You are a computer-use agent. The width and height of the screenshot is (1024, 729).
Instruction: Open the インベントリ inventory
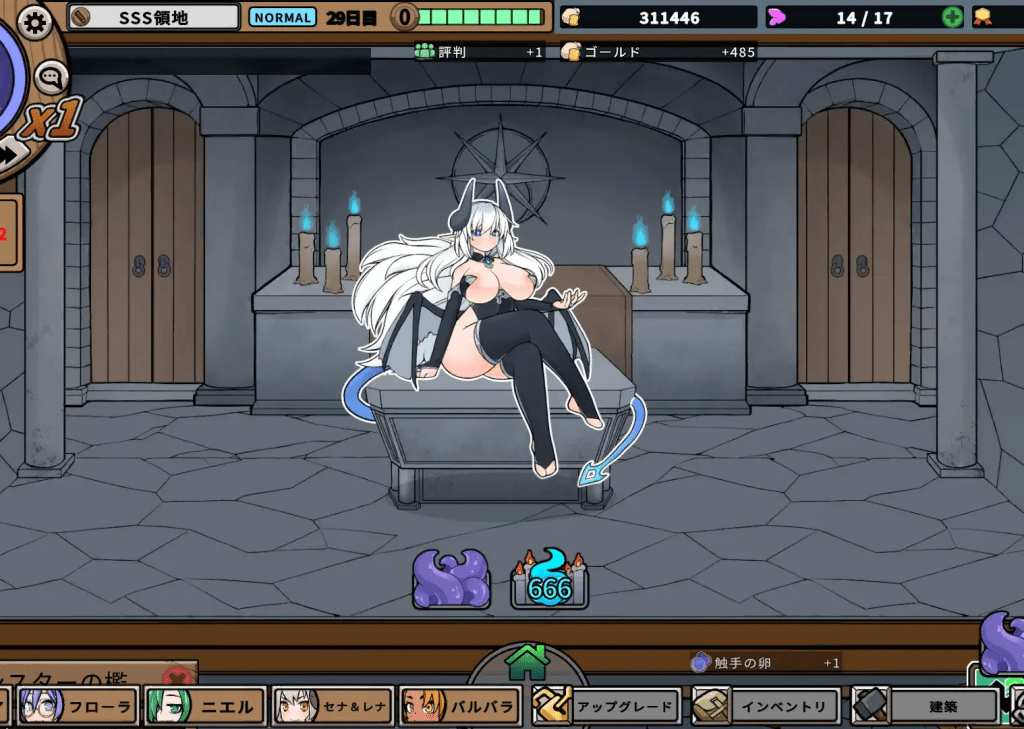(x=765, y=707)
